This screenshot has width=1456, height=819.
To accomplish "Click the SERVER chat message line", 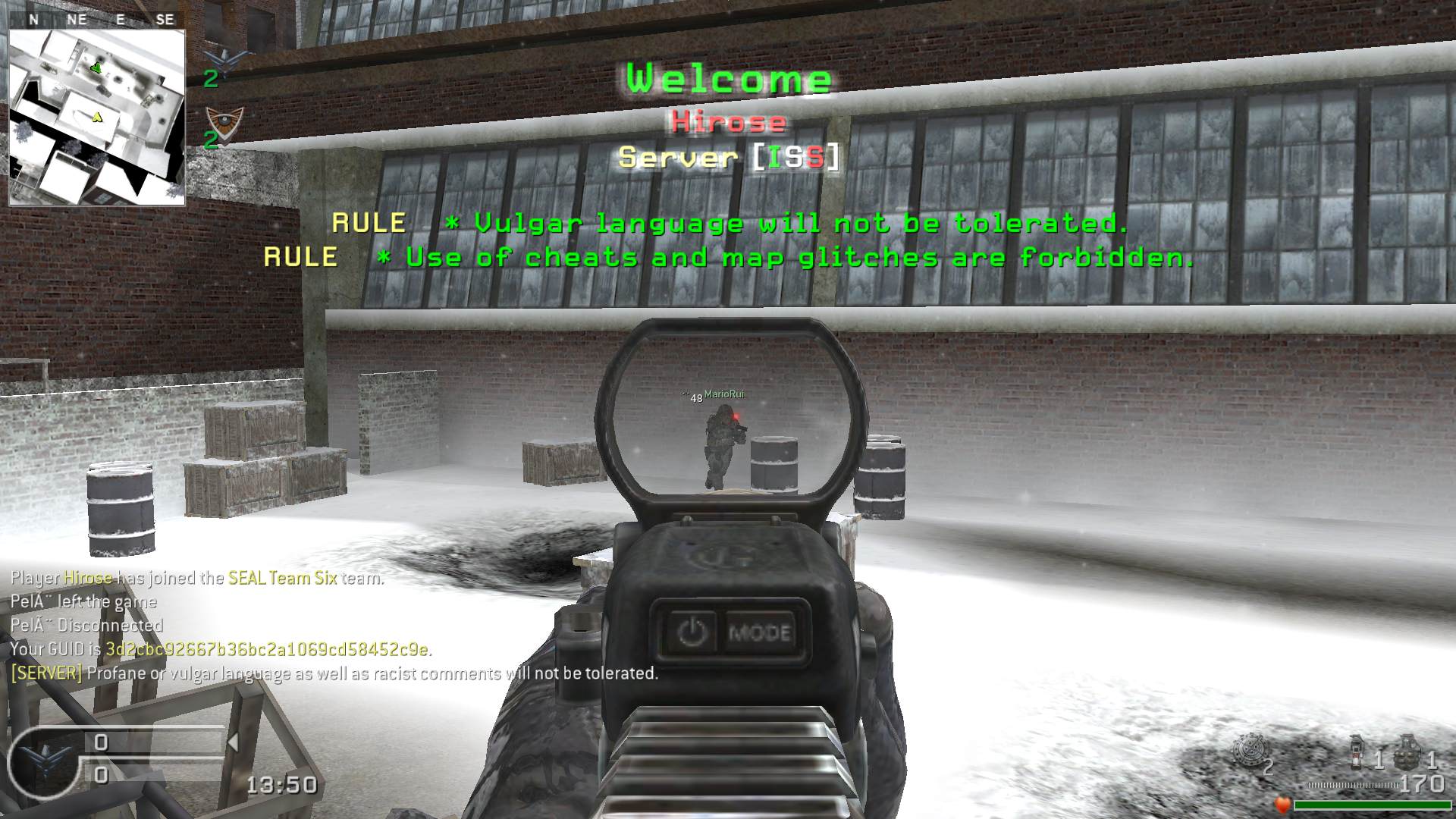I will (334, 673).
